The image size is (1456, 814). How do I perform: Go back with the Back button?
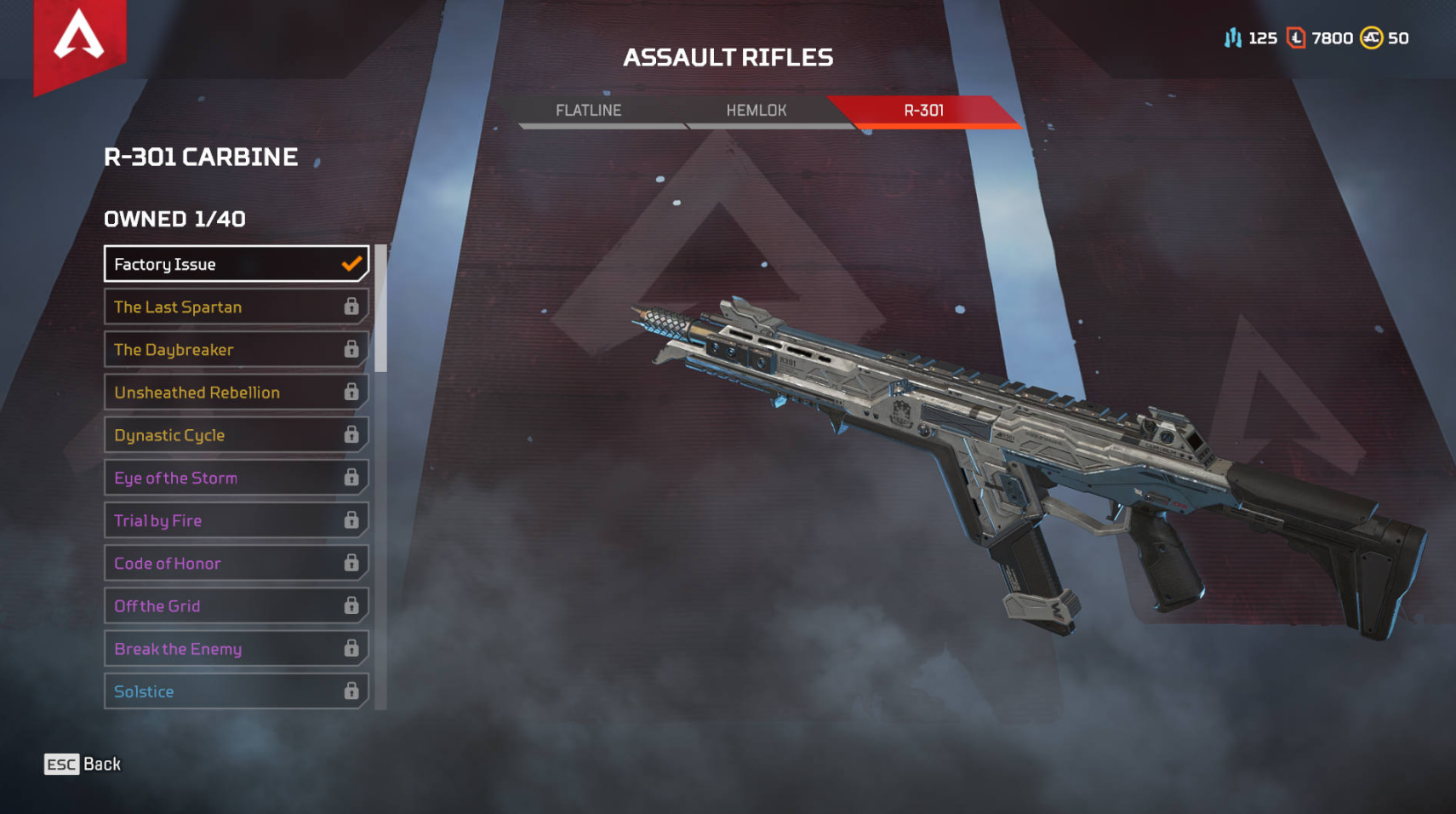pyautogui.click(x=83, y=764)
